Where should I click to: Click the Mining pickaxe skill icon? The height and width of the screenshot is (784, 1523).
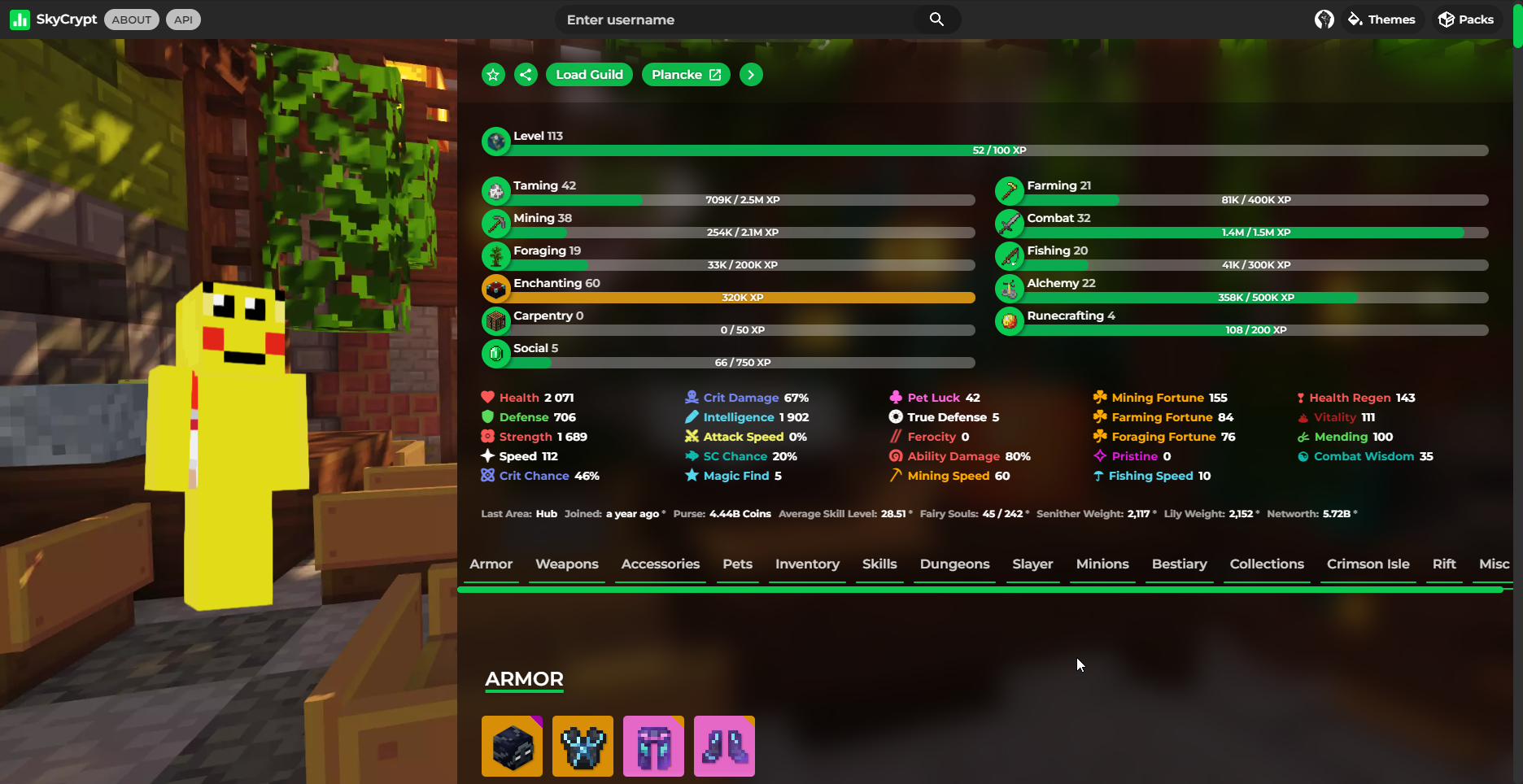(496, 224)
